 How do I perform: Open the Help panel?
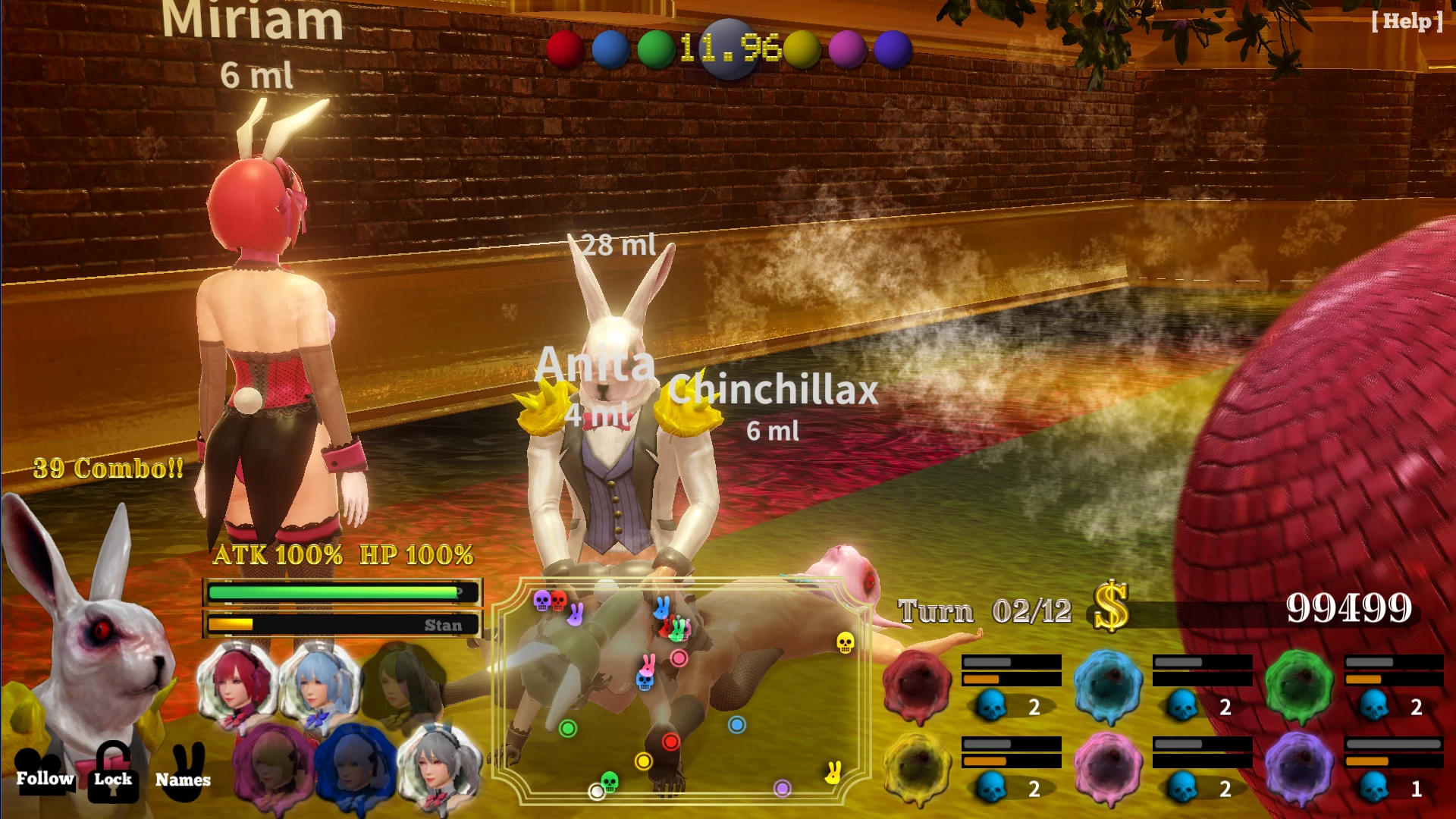[1407, 23]
